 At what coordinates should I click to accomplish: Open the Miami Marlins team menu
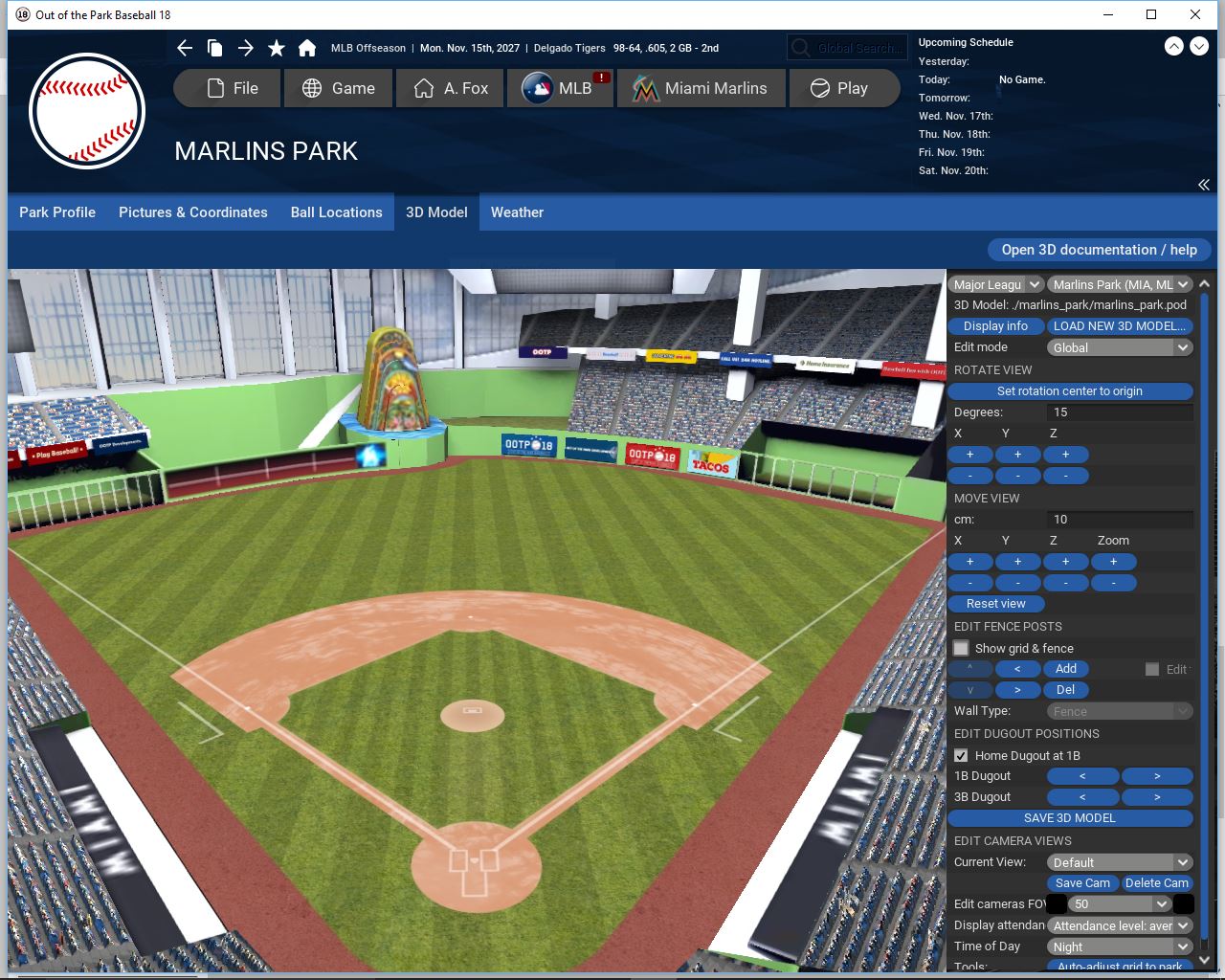point(701,88)
